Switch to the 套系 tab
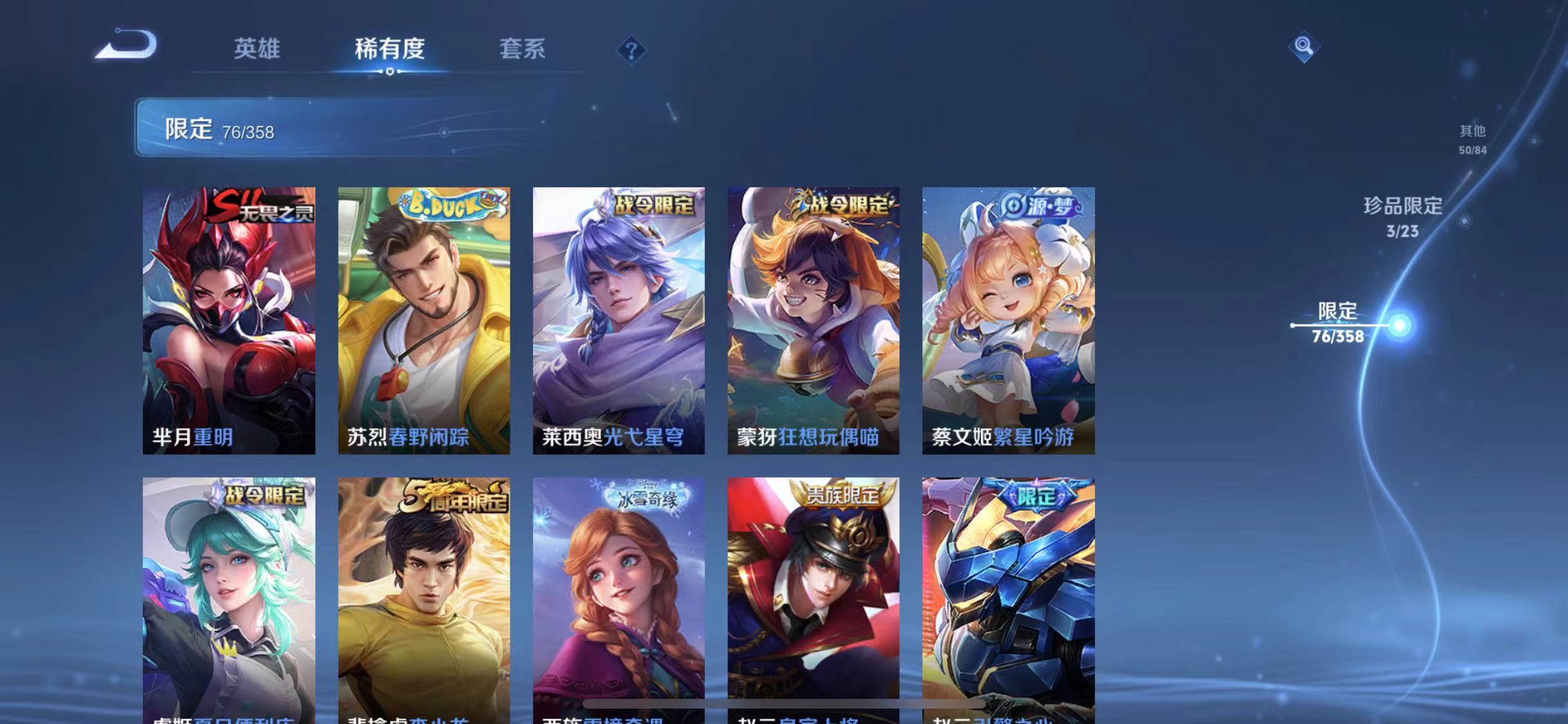 pos(525,49)
